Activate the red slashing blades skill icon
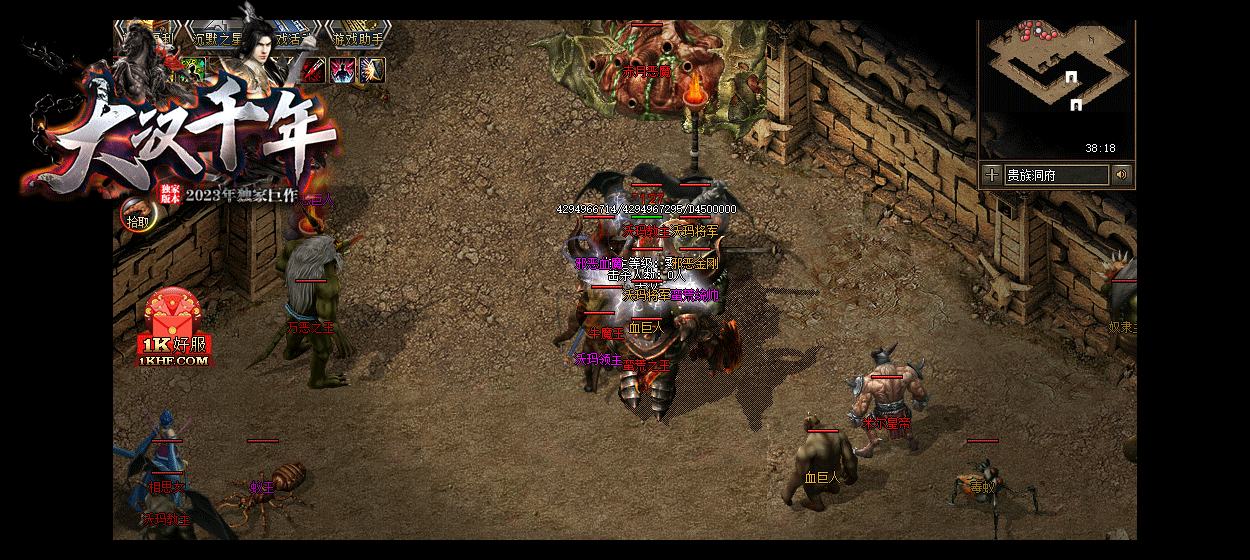 (x=313, y=70)
